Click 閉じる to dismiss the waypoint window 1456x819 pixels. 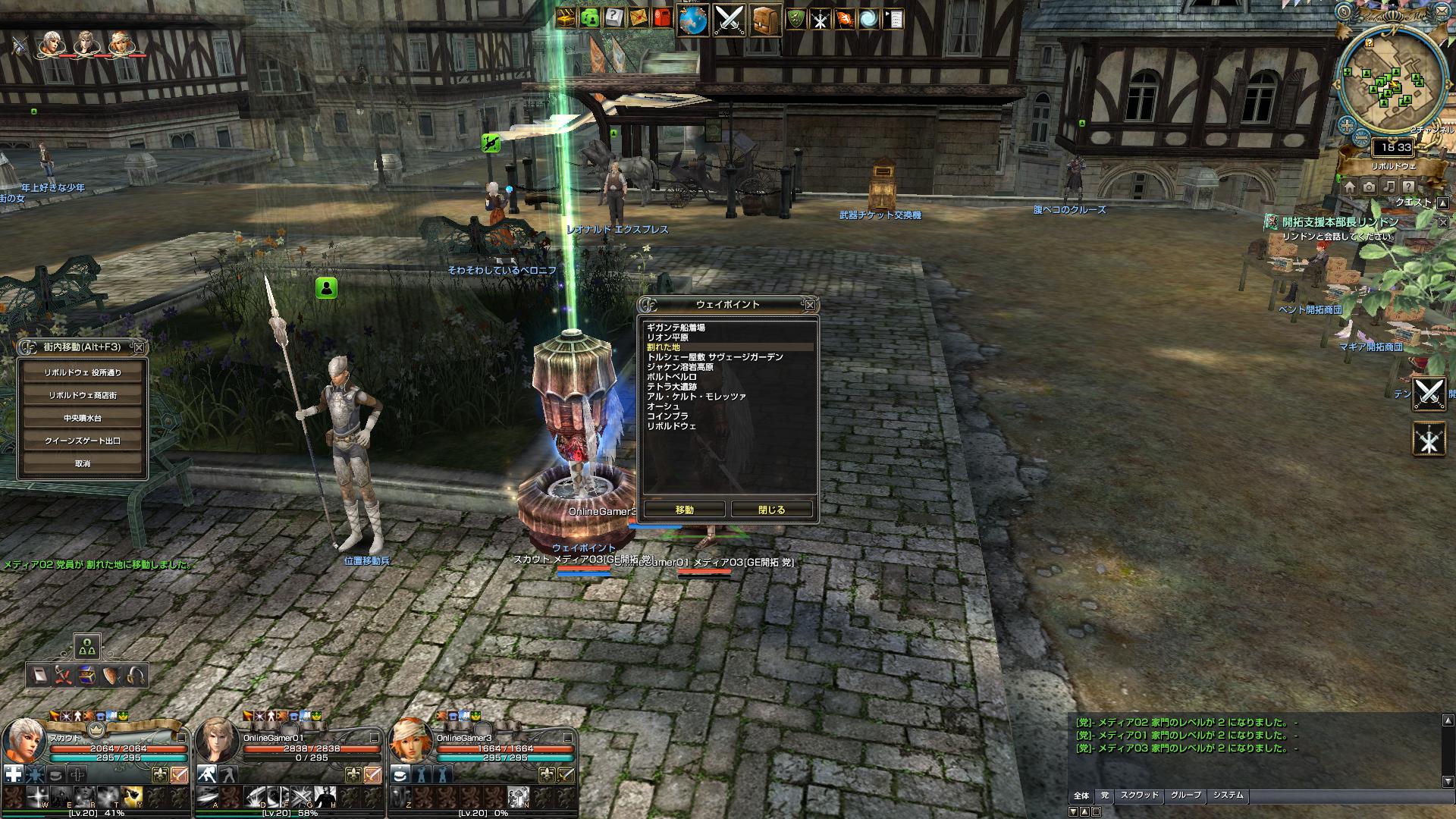[x=772, y=510]
